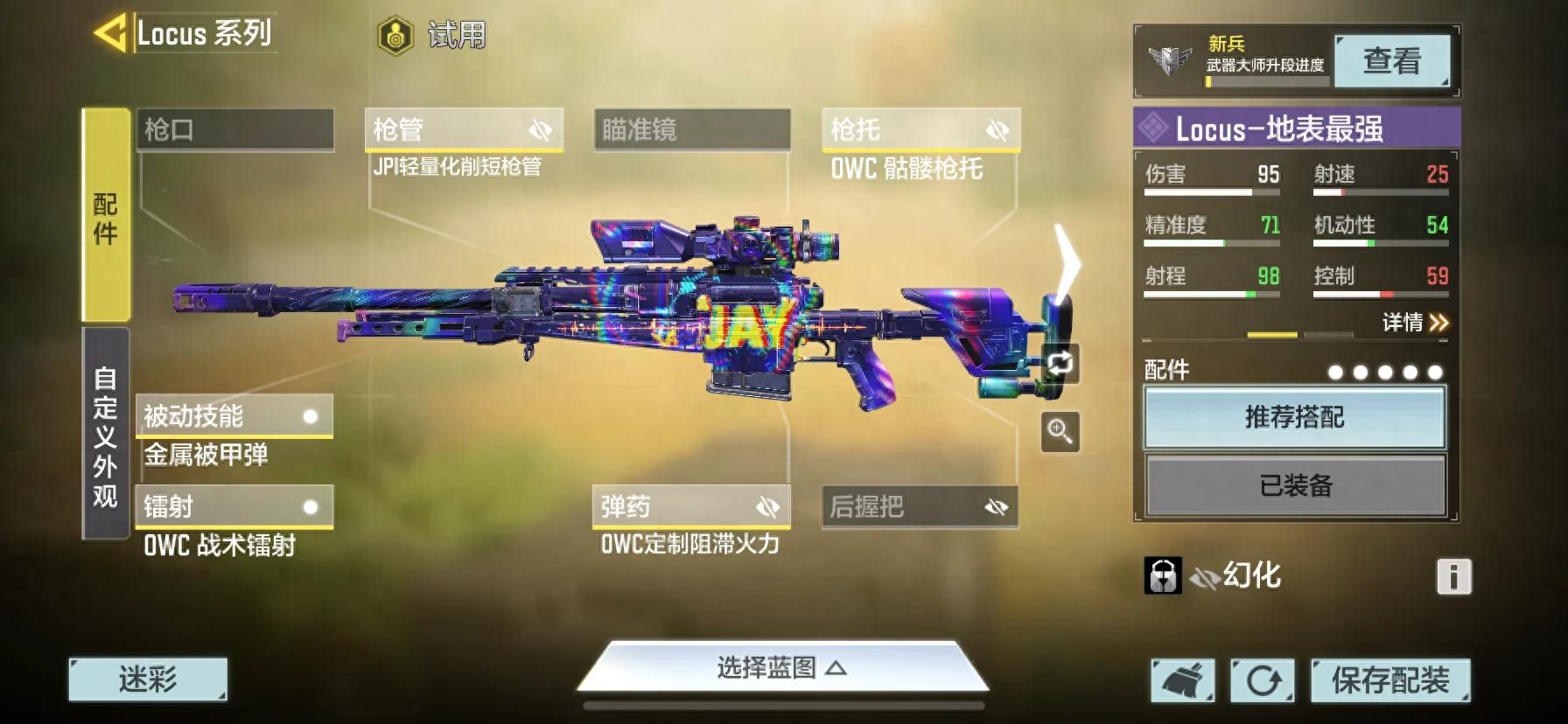Open the 被动技能 perk slot
This screenshot has height=724, width=1568.
(x=234, y=416)
